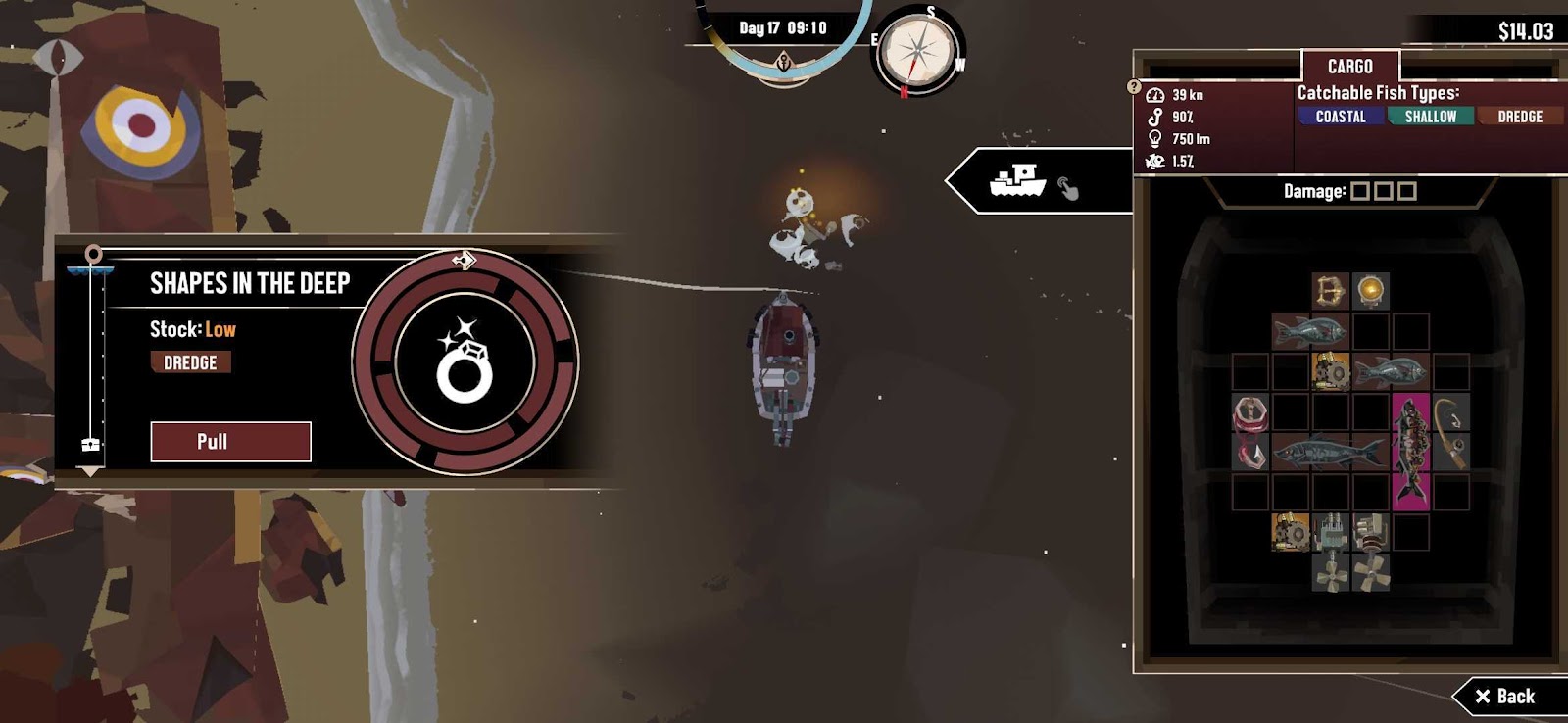The image size is (1568, 723).
Task: Click the dredge ring minigame dial
Action: point(465,361)
